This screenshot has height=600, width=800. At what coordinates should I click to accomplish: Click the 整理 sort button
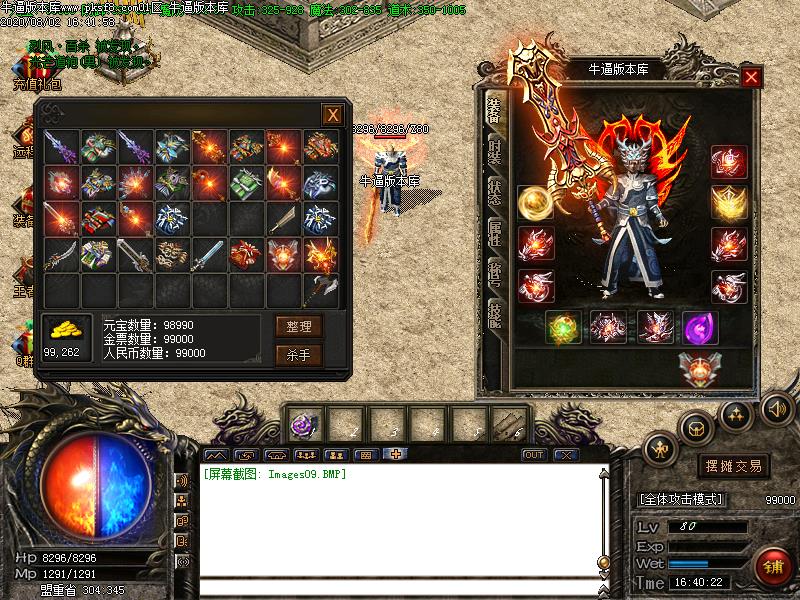pos(299,326)
